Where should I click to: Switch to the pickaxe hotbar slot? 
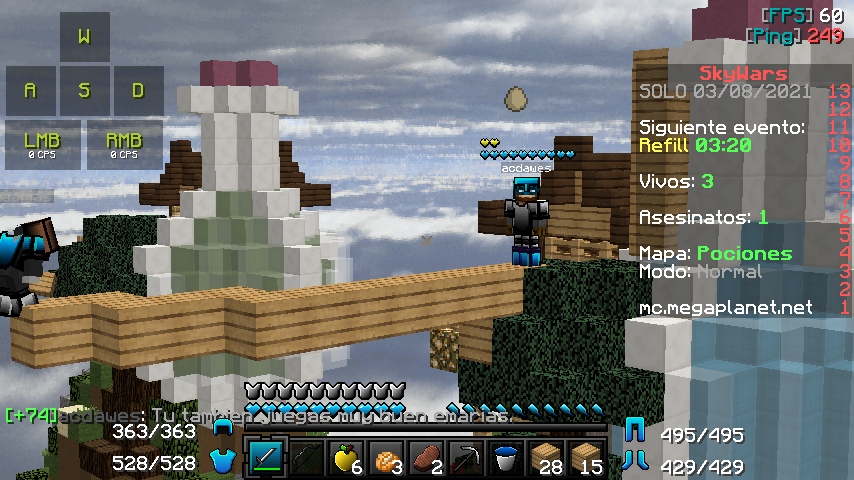pos(467,460)
